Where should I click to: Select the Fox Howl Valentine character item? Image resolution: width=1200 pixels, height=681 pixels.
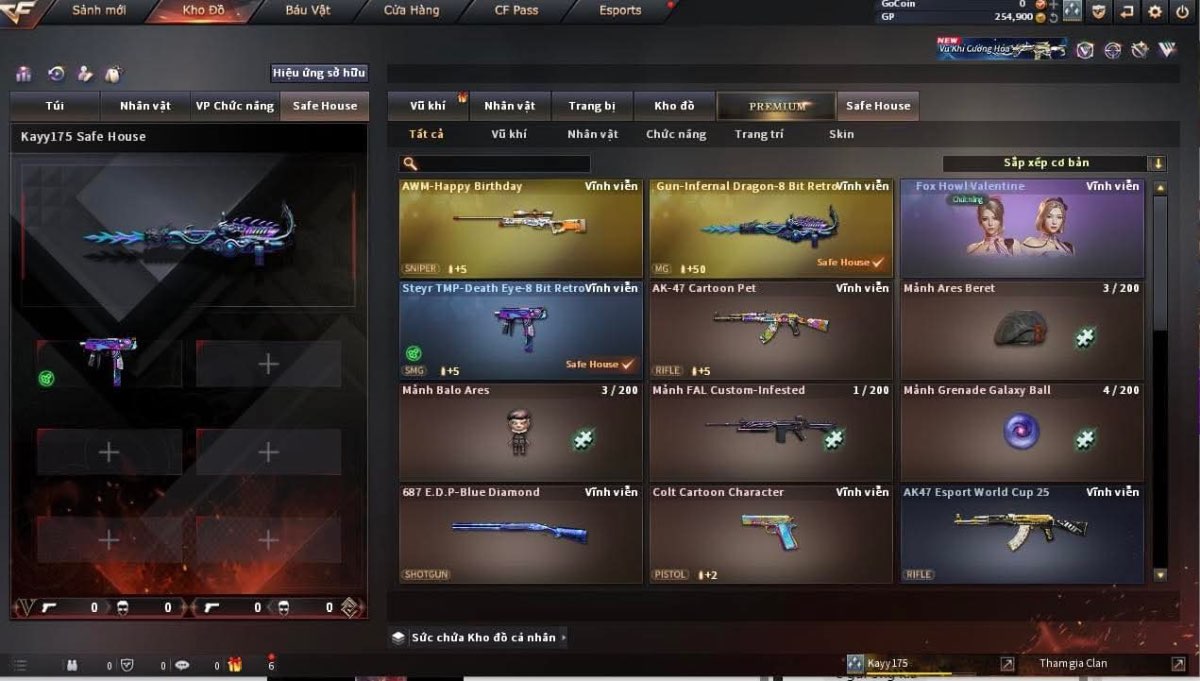(x=1022, y=228)
